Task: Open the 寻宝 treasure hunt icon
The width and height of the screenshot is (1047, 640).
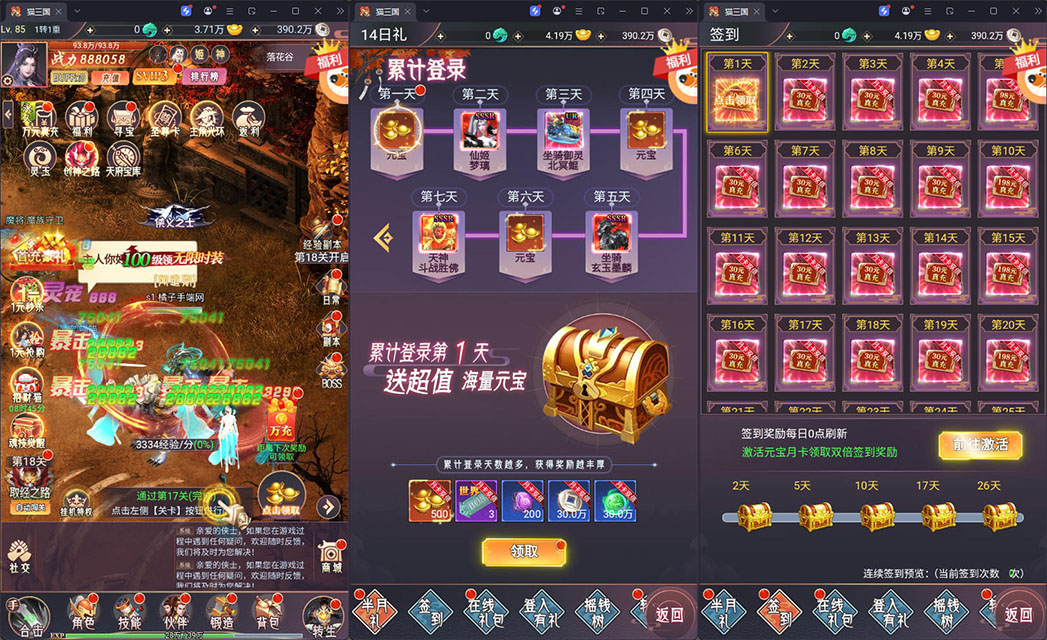Action: [x=123, y=115]
